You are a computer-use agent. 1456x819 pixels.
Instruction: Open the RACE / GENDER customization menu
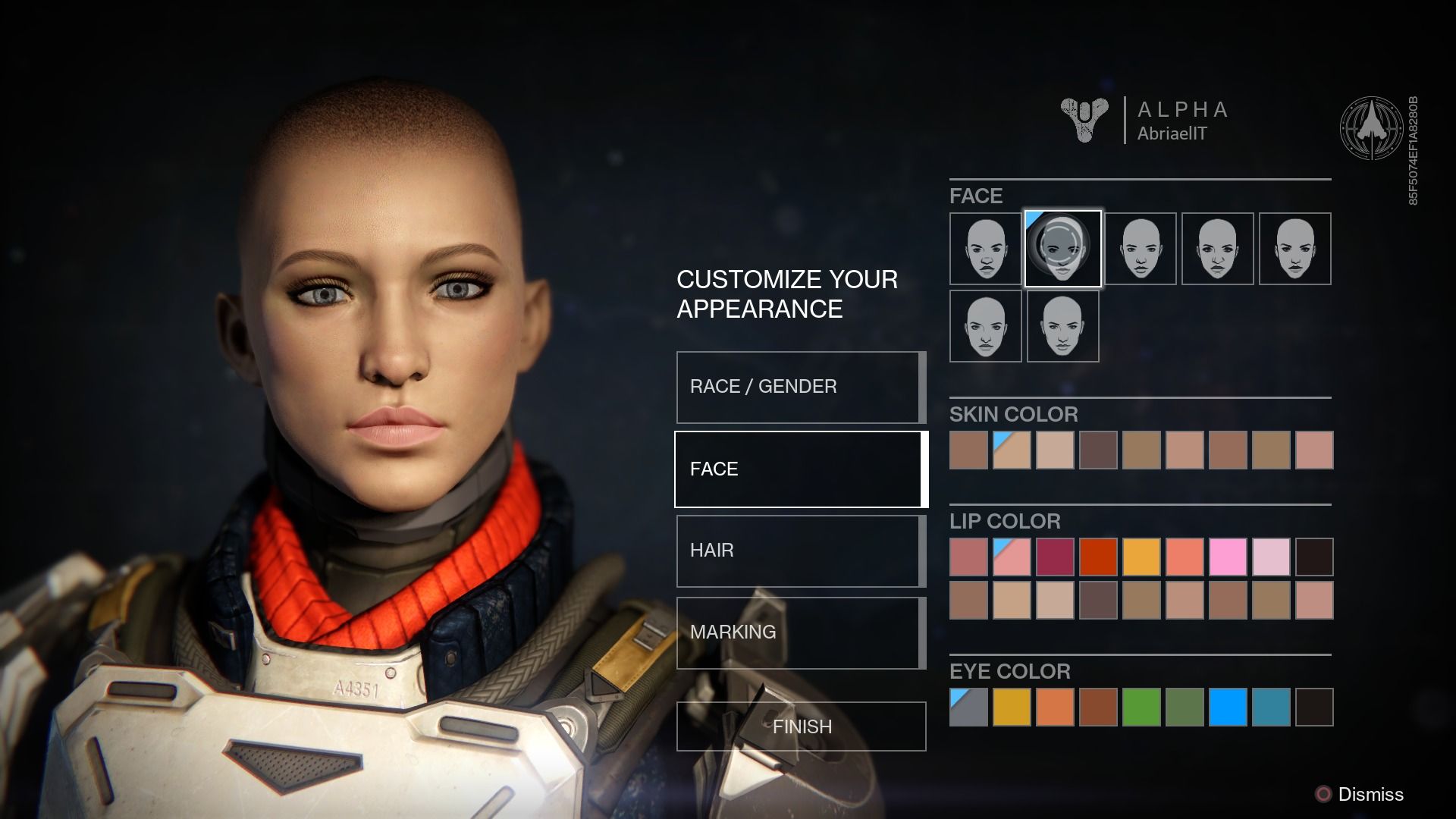[x=799, y=387]
